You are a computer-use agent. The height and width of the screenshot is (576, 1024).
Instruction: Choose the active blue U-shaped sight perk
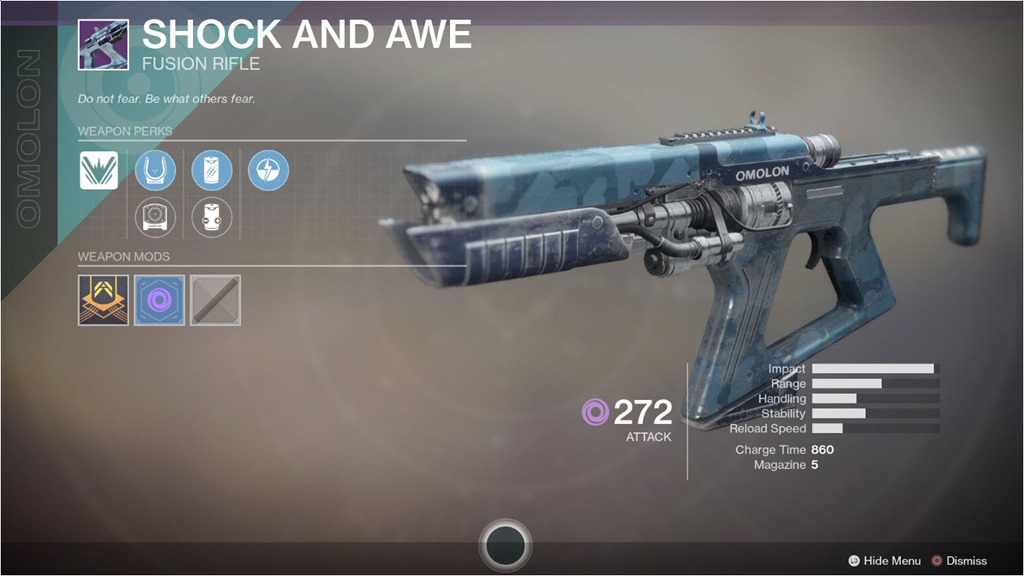click(x=155, y=170)
